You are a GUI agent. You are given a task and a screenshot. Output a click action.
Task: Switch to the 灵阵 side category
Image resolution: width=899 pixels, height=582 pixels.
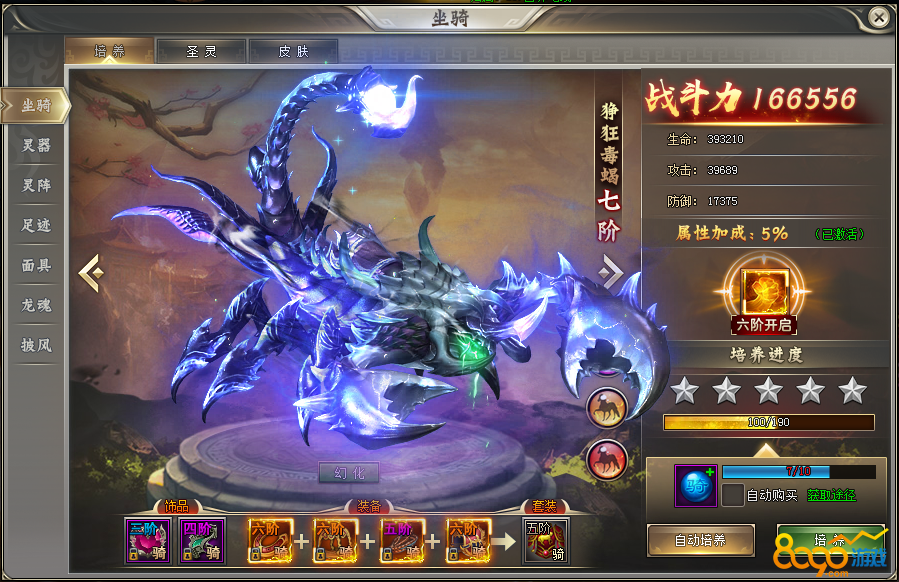(x=36, y=185)
